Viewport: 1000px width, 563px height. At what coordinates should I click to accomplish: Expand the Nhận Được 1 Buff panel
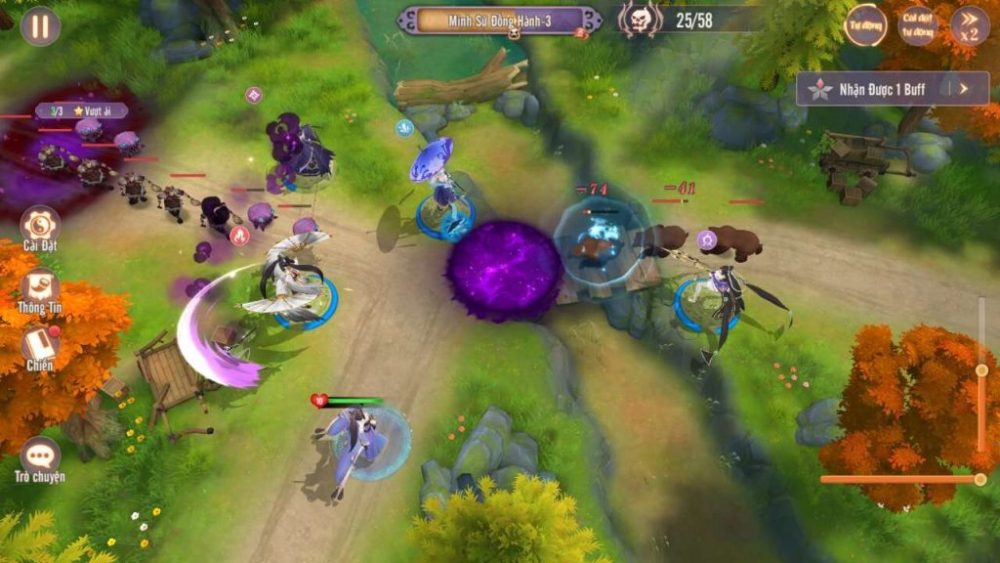(x=963, y=89)
